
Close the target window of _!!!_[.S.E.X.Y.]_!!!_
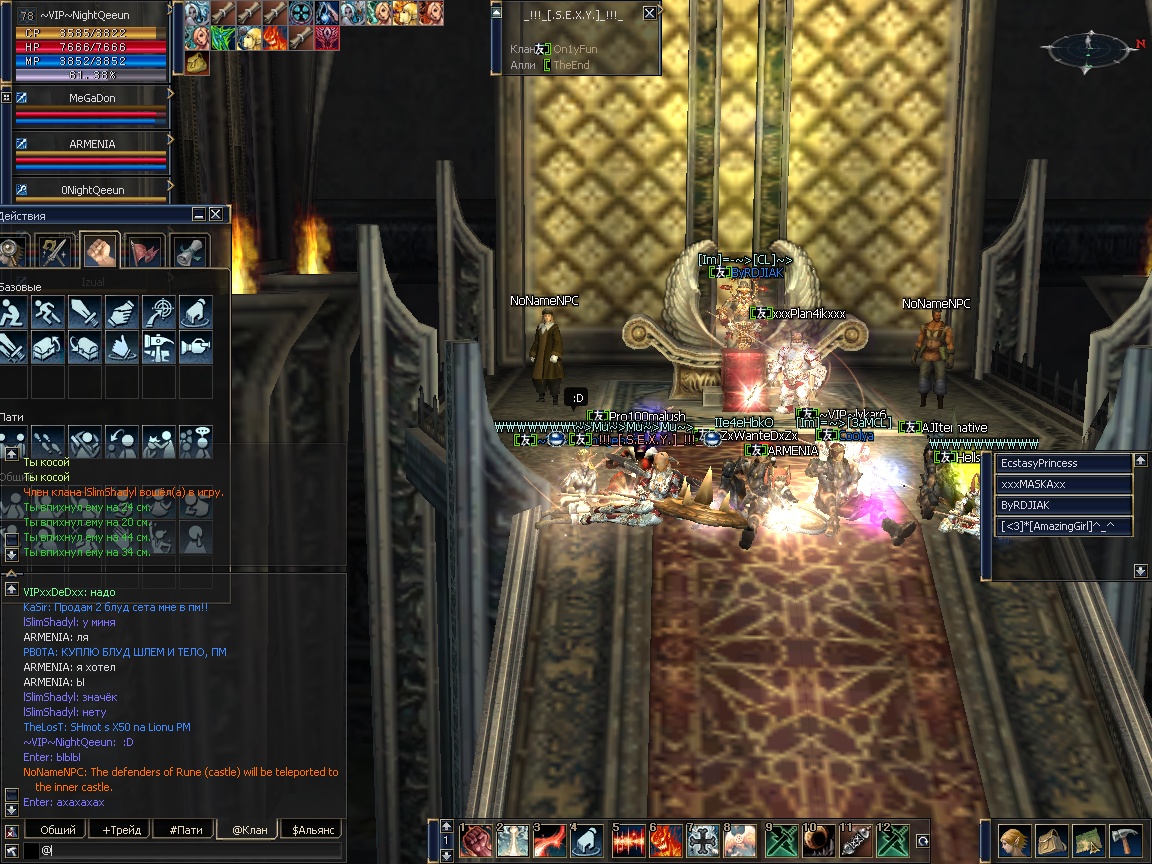coord(650,13)
